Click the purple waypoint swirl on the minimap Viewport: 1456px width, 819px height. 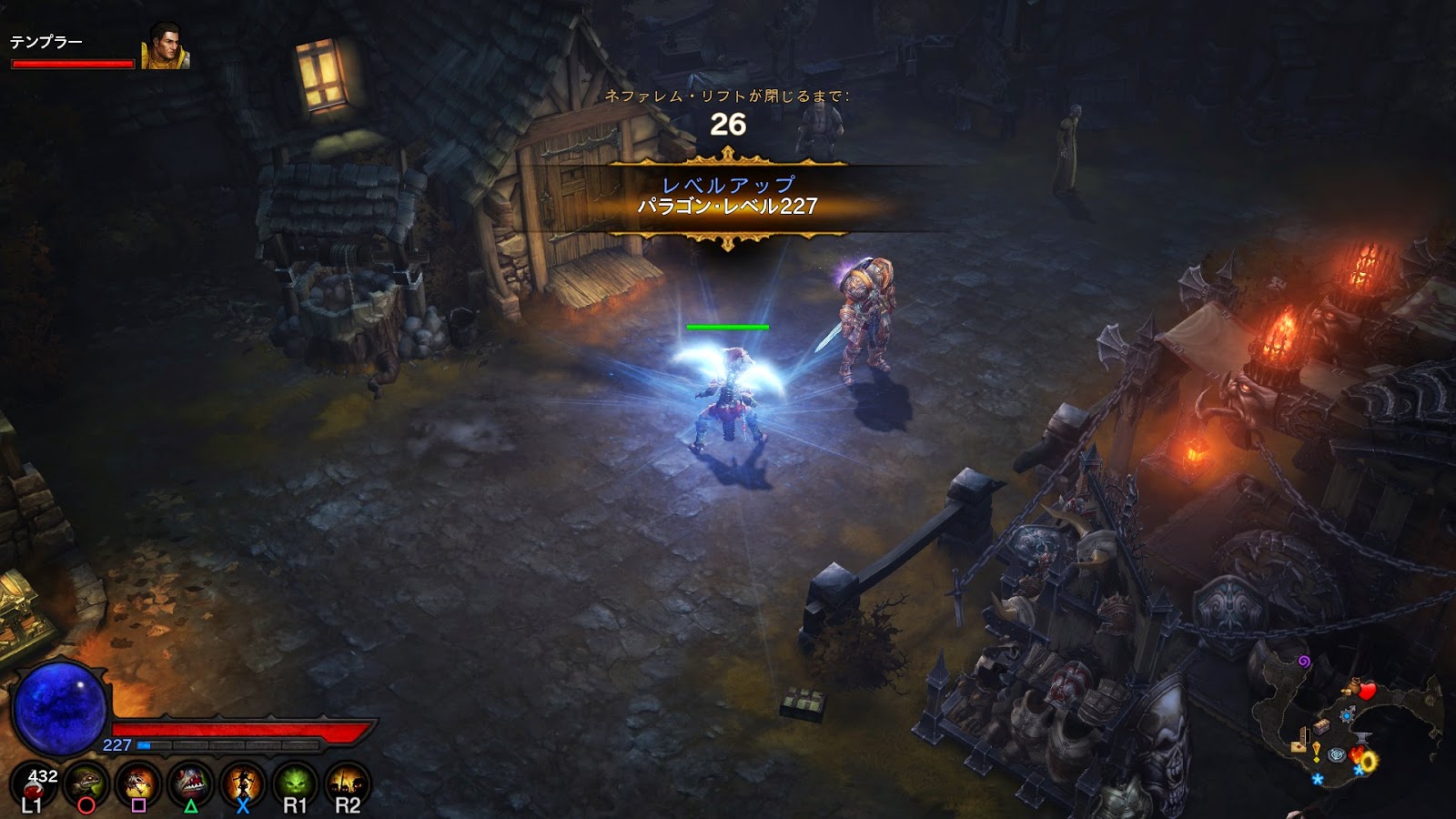[x=1303, y=662]
